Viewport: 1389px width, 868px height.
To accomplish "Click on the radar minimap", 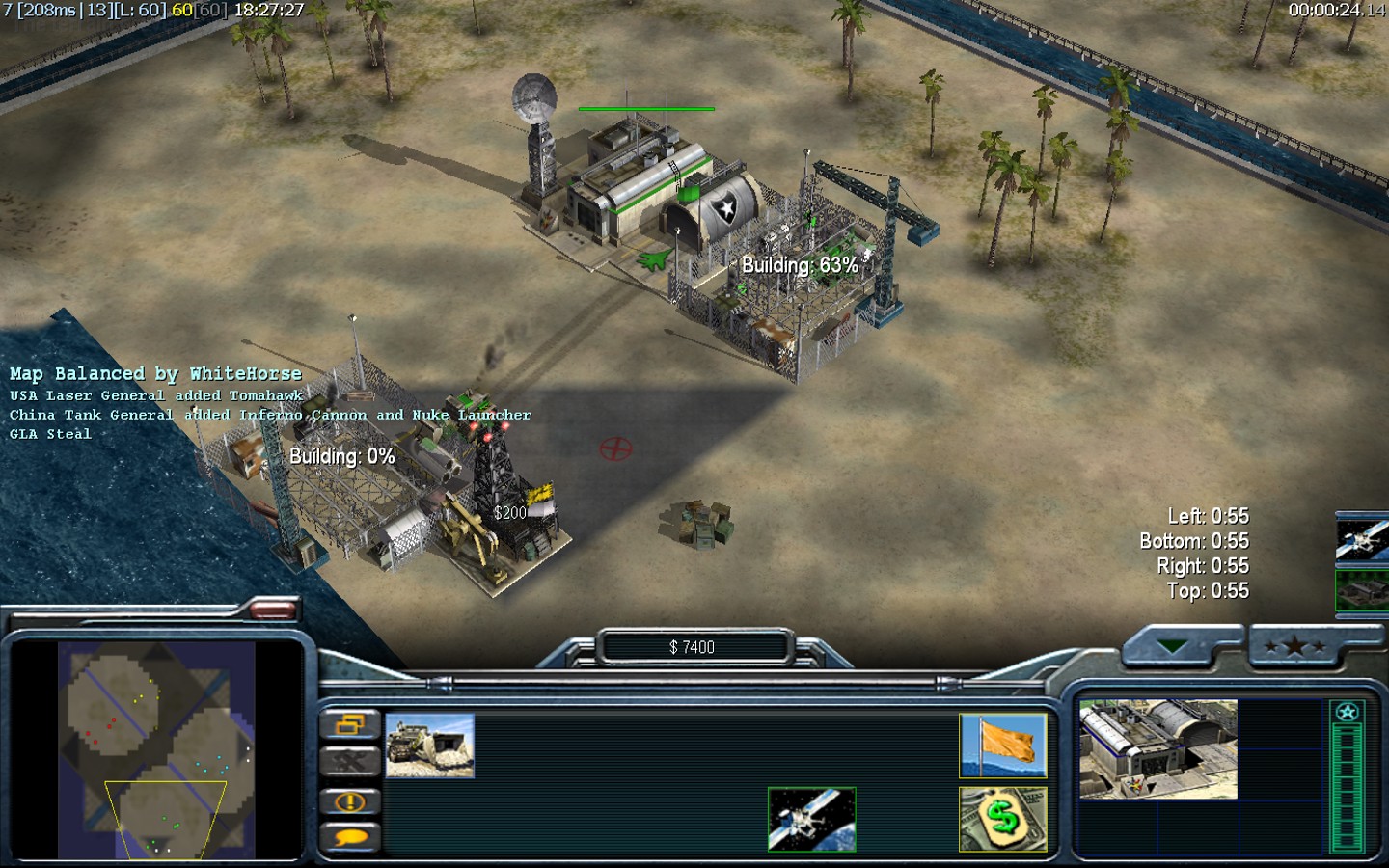I will (x=156, y=750).
